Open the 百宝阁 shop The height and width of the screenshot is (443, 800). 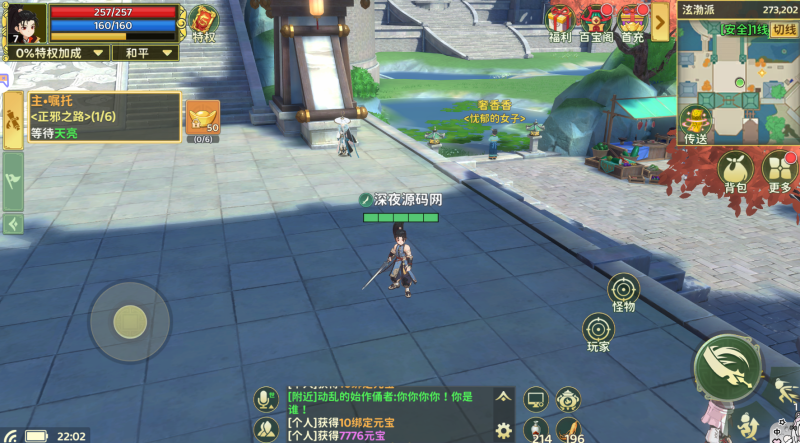pos(596,20)
